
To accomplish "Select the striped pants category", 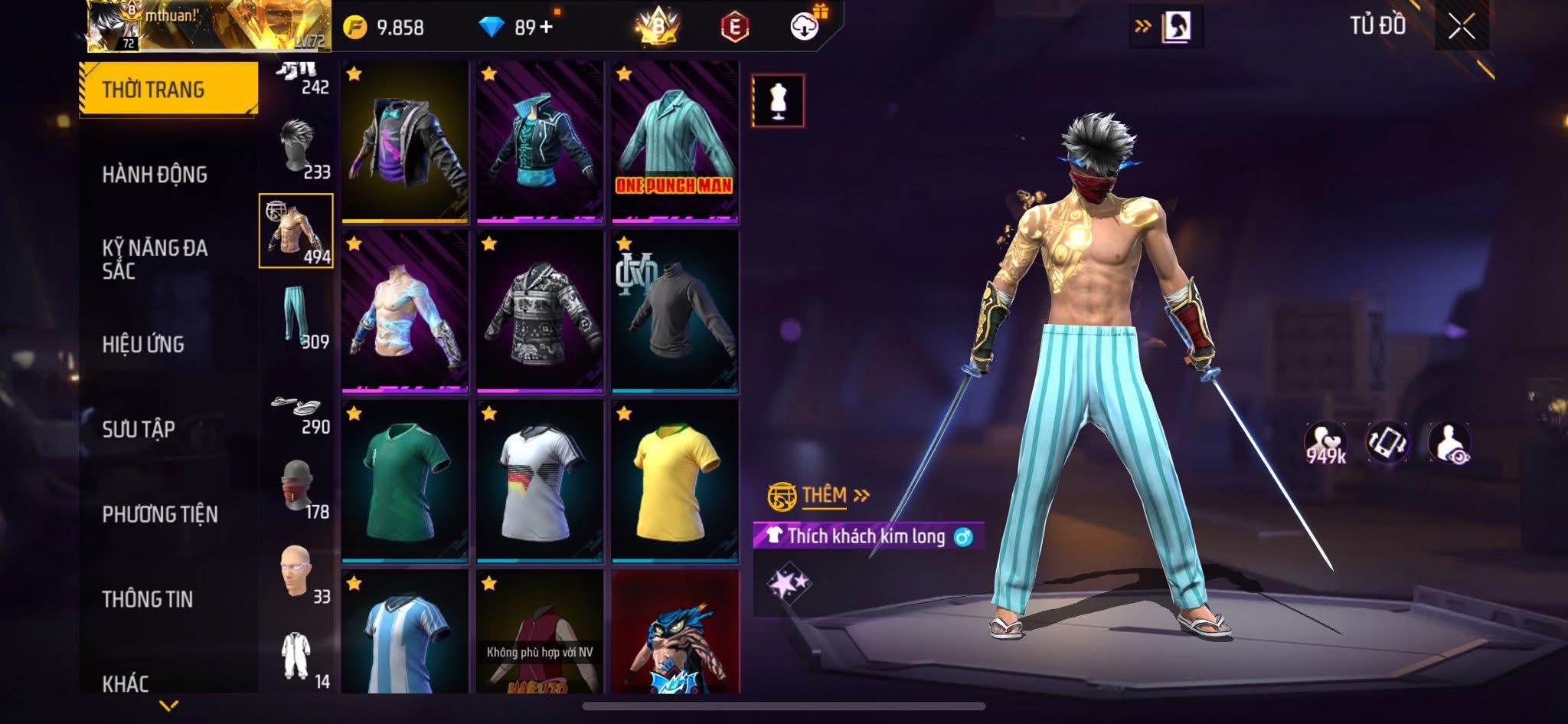I will click(x=297, y=316).
